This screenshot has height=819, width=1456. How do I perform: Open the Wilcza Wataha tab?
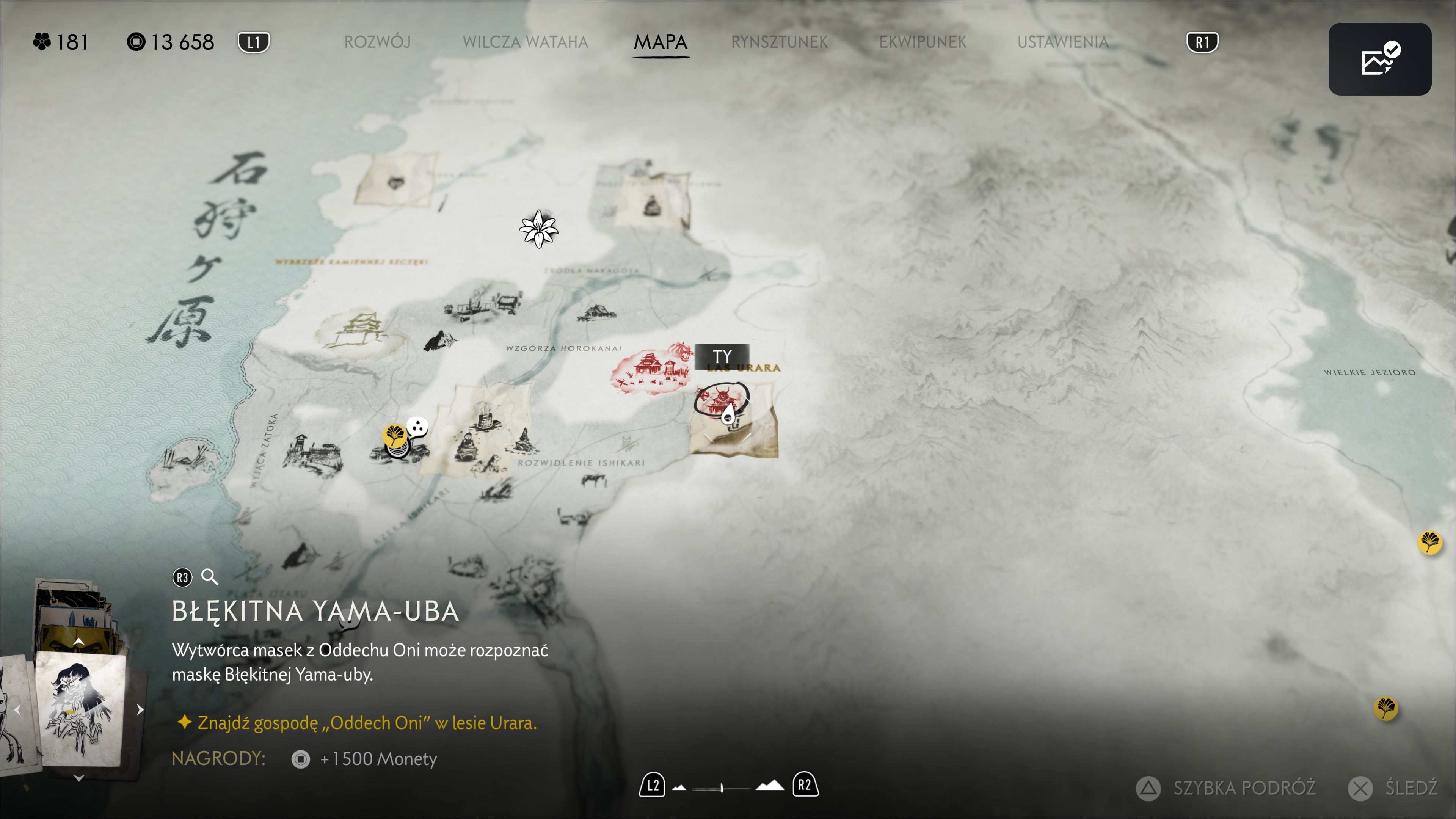coord(525,42)
